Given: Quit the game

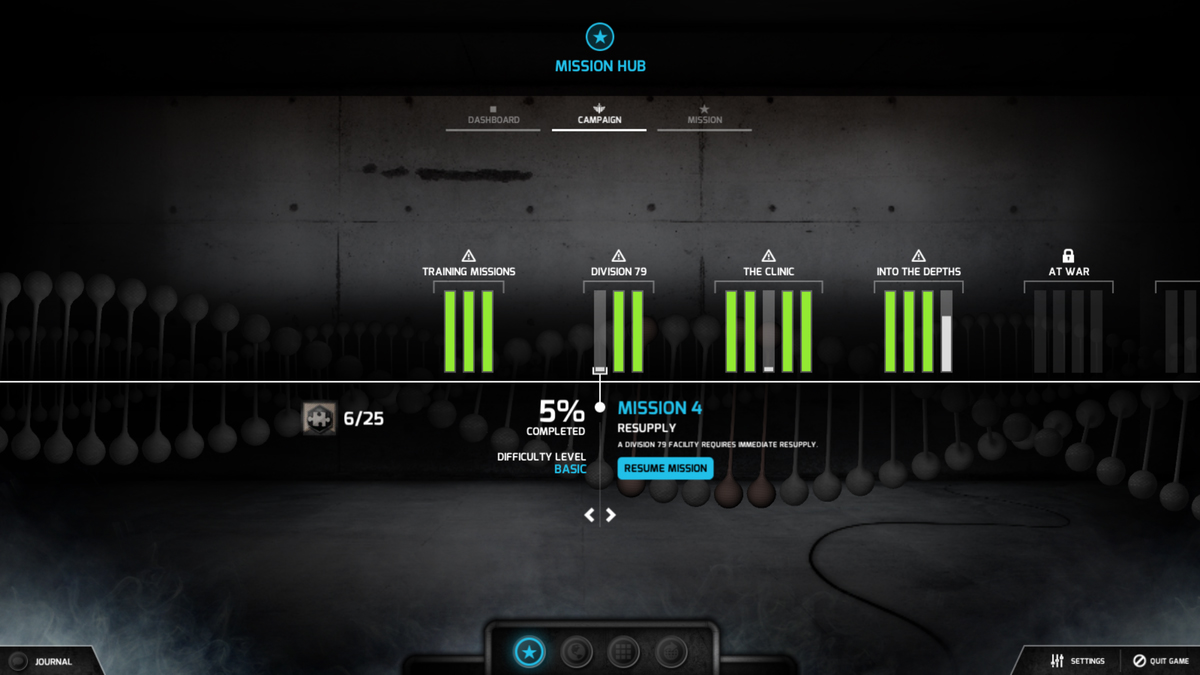Looking at the screenshot, I should click(x=1160, y=661).
